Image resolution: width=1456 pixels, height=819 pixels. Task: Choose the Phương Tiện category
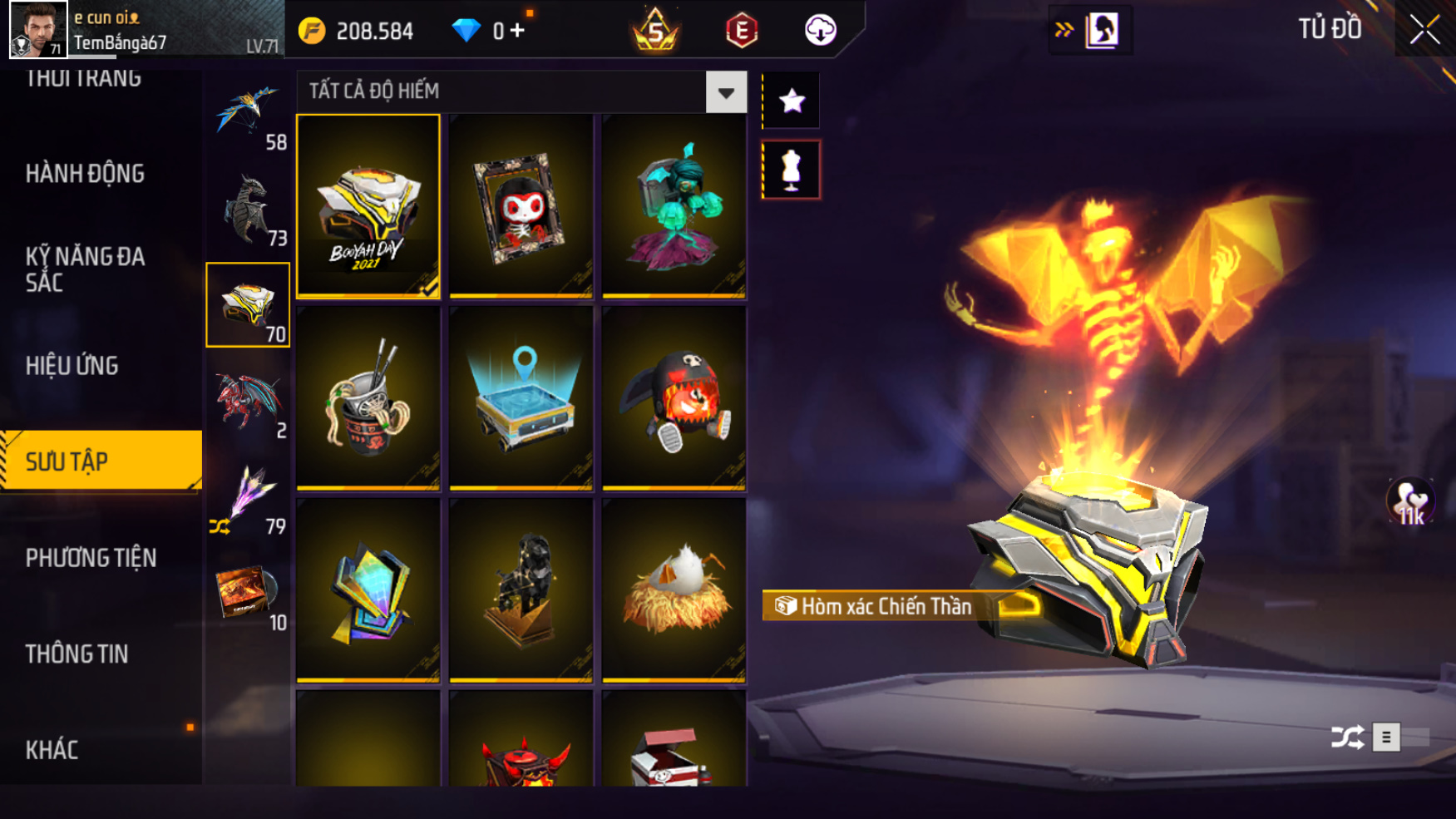click(x=91, y=558)
